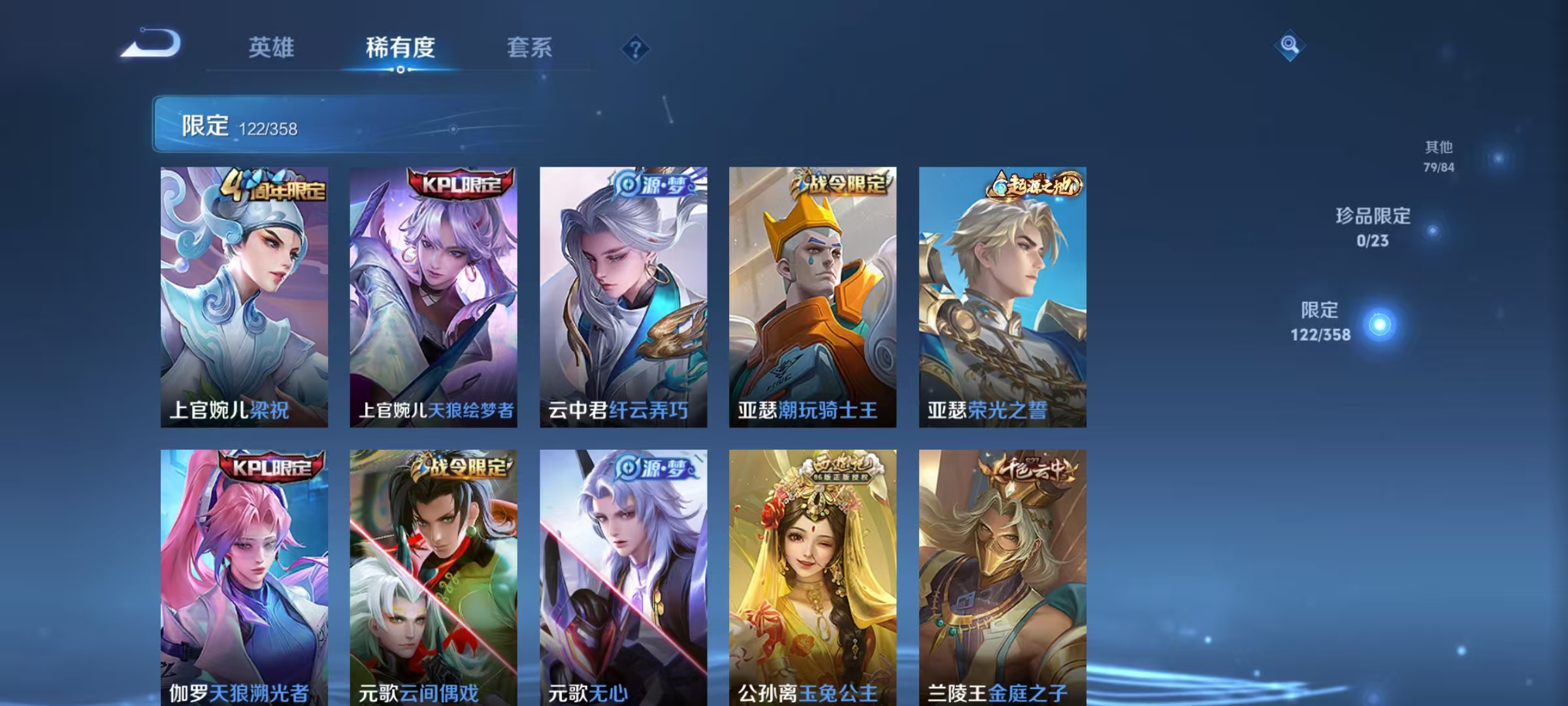This screenshot has height=706, width=1568.
Task: Switch to the 英雄 tab
Action: tap(272, 47)
